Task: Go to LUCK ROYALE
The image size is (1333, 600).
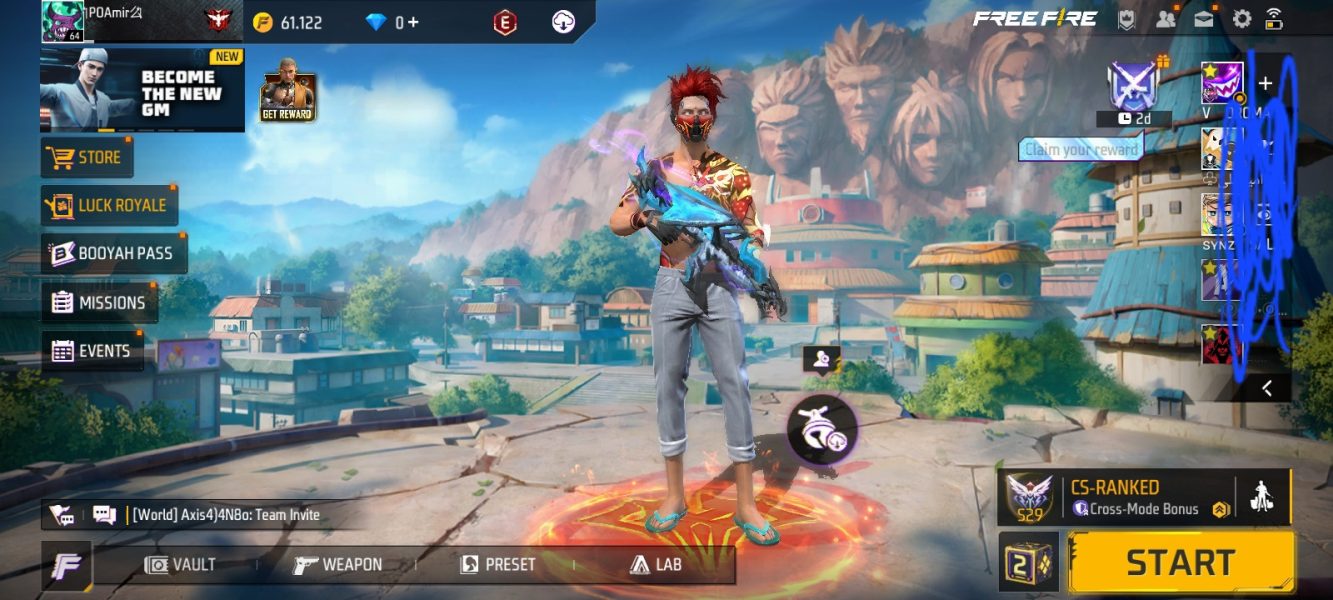Action: tap(110, 205)
